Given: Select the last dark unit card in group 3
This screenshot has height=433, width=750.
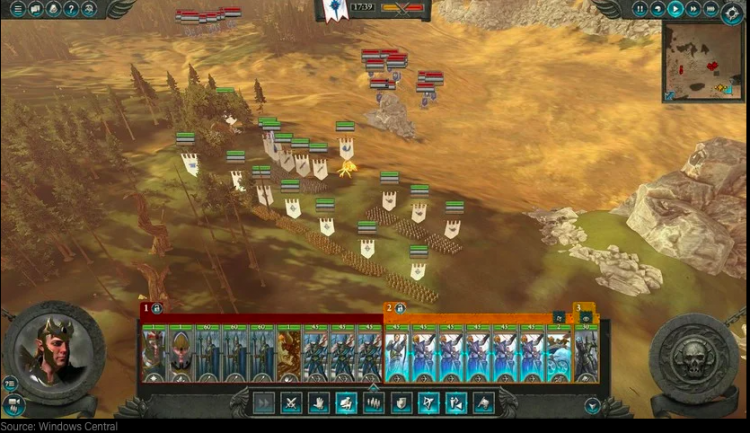Looking at the screenshot, I should [x=587, y=354].
